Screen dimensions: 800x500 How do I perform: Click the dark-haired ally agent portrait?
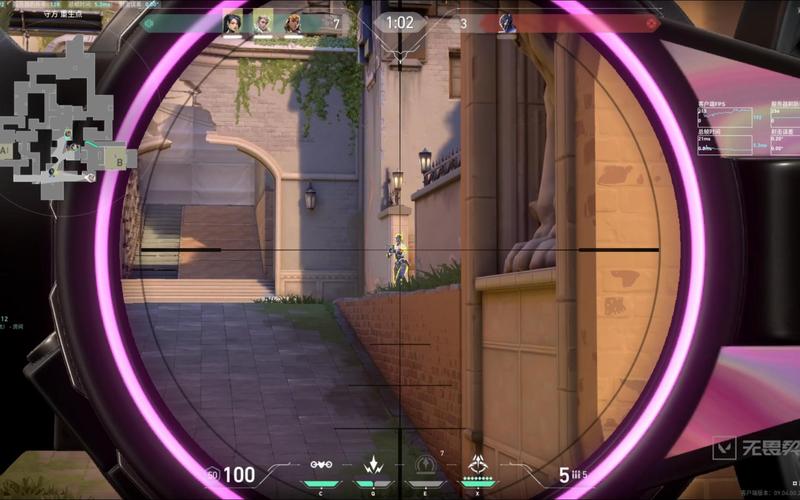coord(233,22)
